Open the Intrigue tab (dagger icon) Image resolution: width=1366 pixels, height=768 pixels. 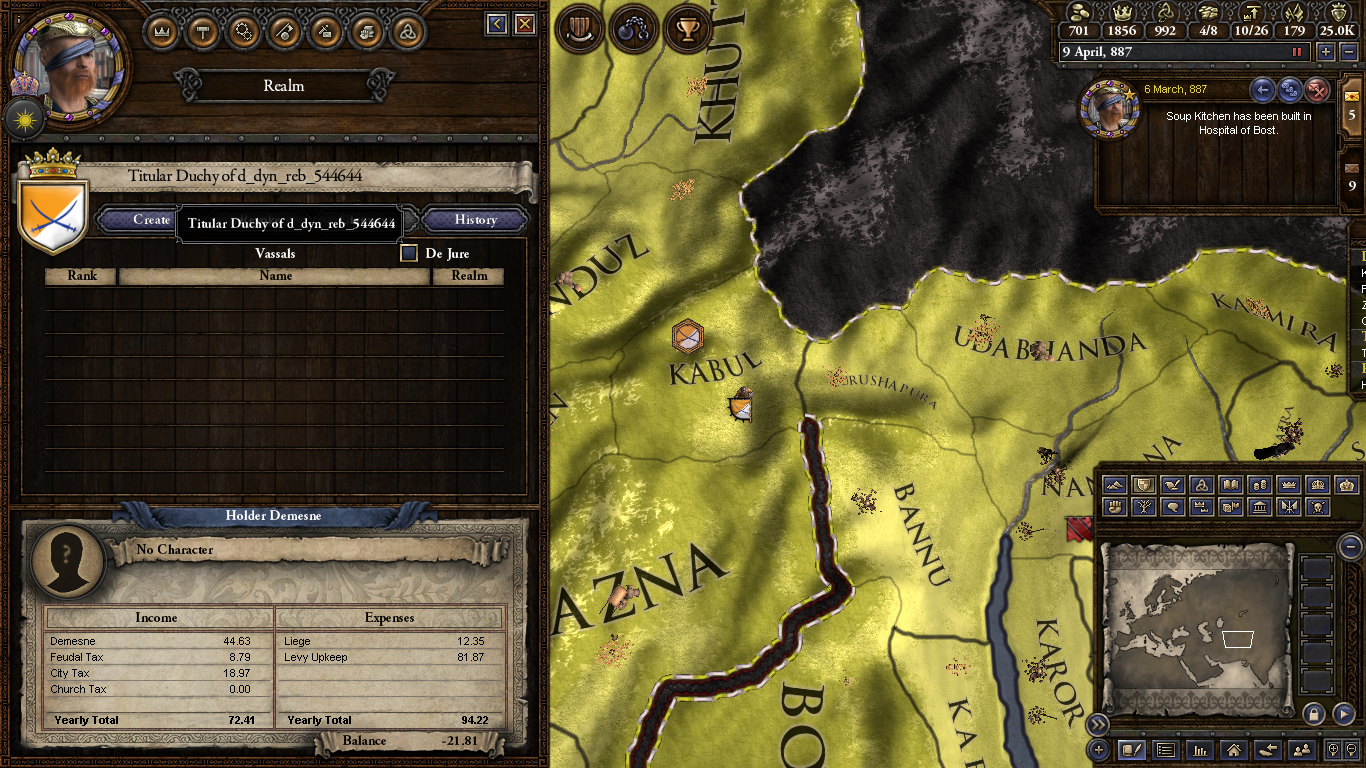click(x=325, y=31)
